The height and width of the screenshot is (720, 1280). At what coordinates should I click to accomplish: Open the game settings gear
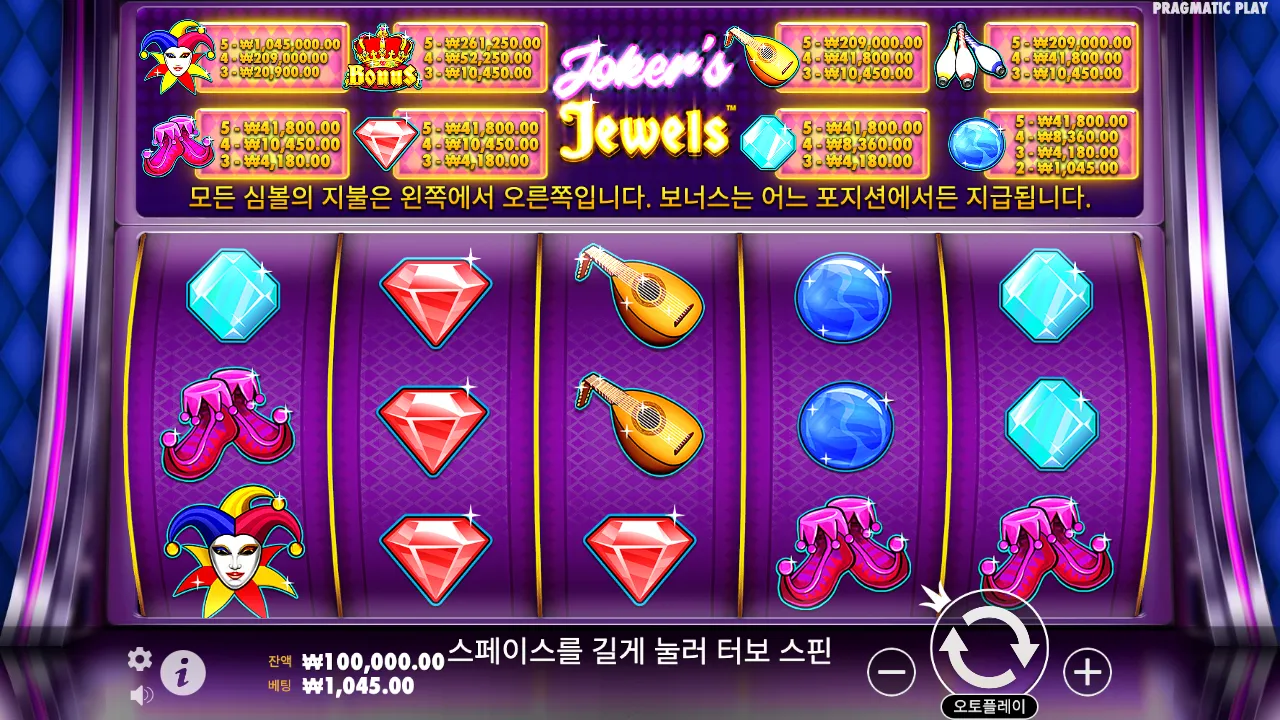(x=140, y=659)
